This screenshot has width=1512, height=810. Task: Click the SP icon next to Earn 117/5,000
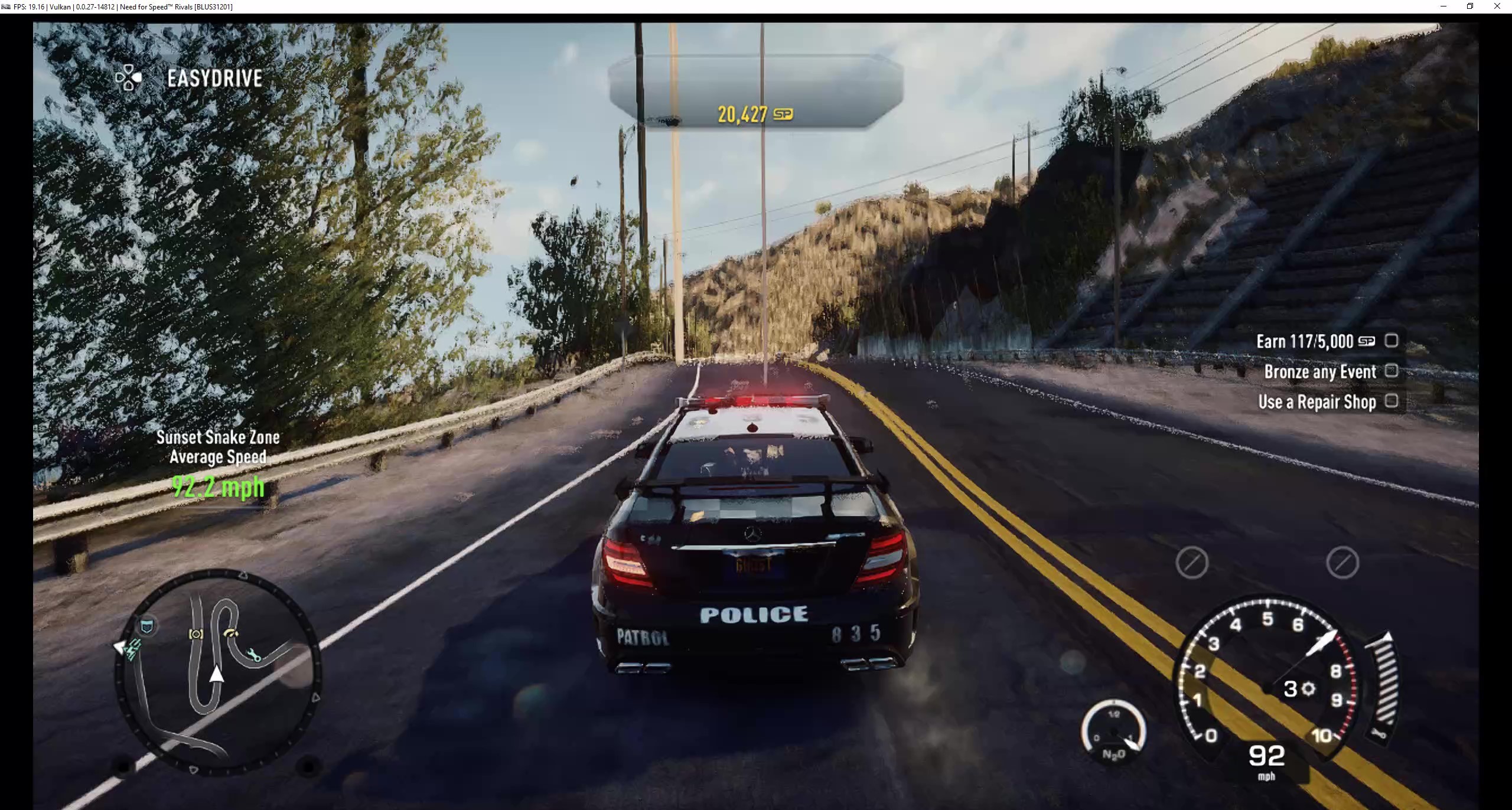(1368, 341)
